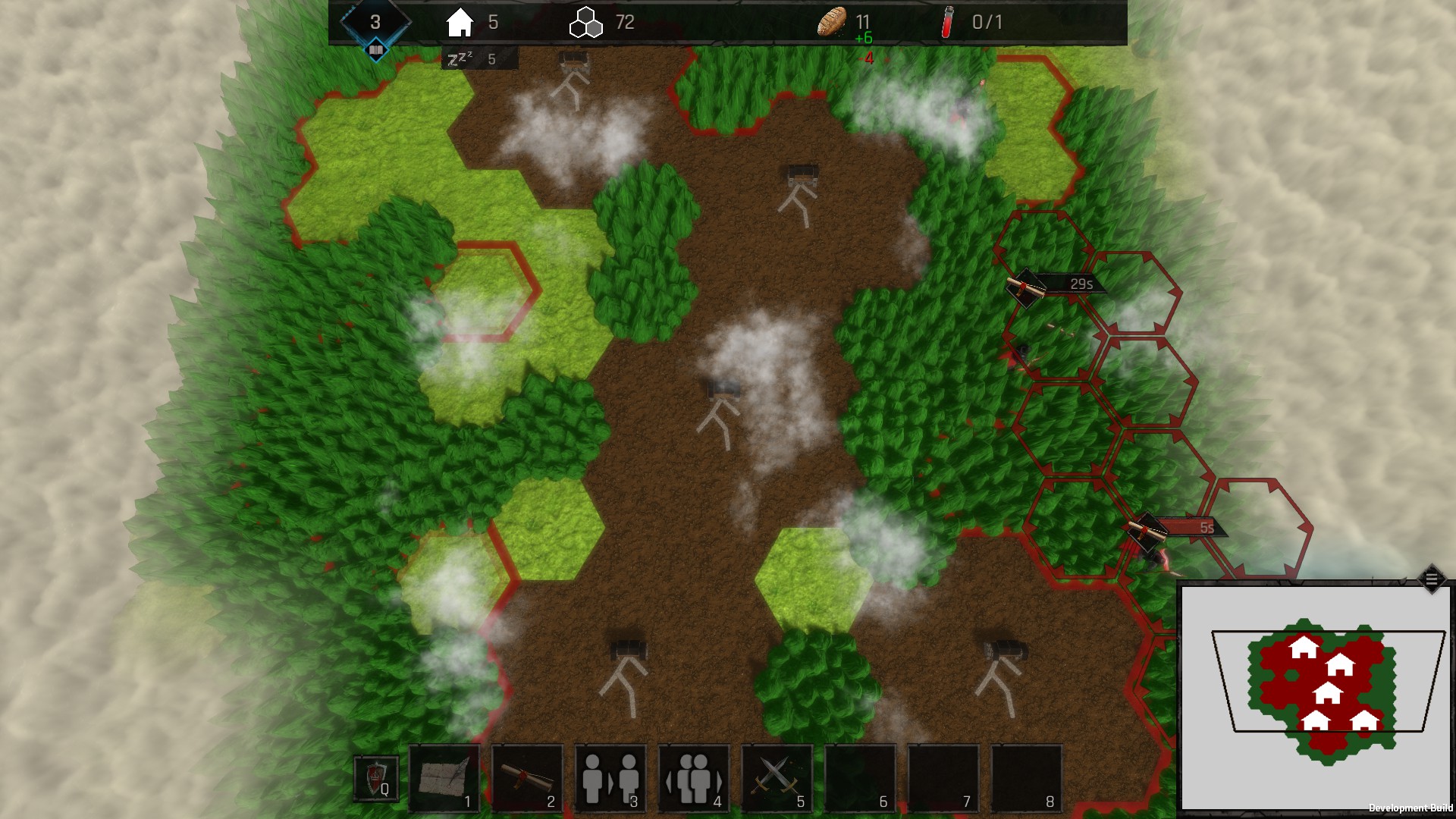Click the bread food icon
Image resolution: width=1456 pixels, height=819 pixels.
click(832, 21)
